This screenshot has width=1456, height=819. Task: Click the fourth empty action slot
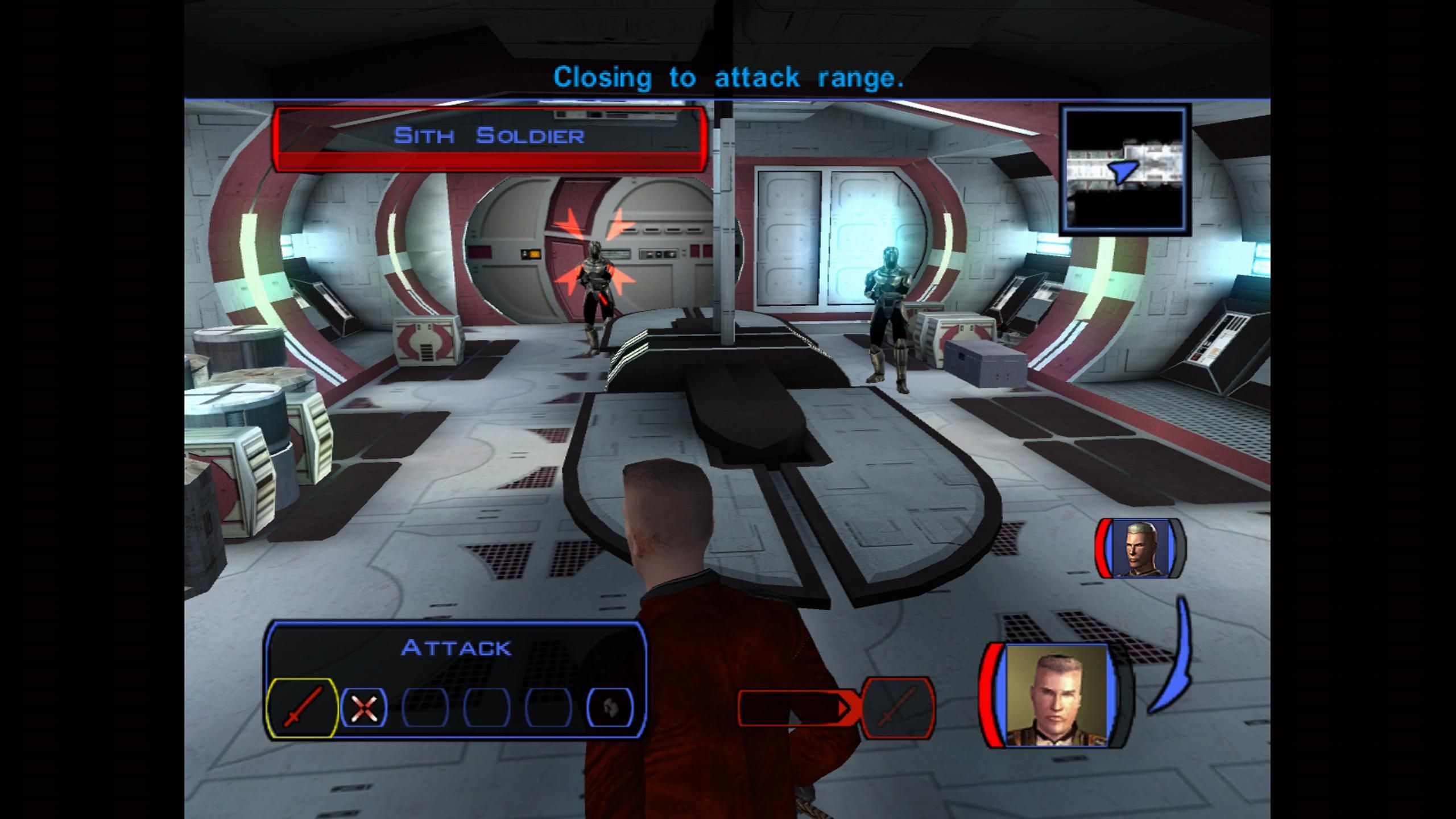[486, 709]
